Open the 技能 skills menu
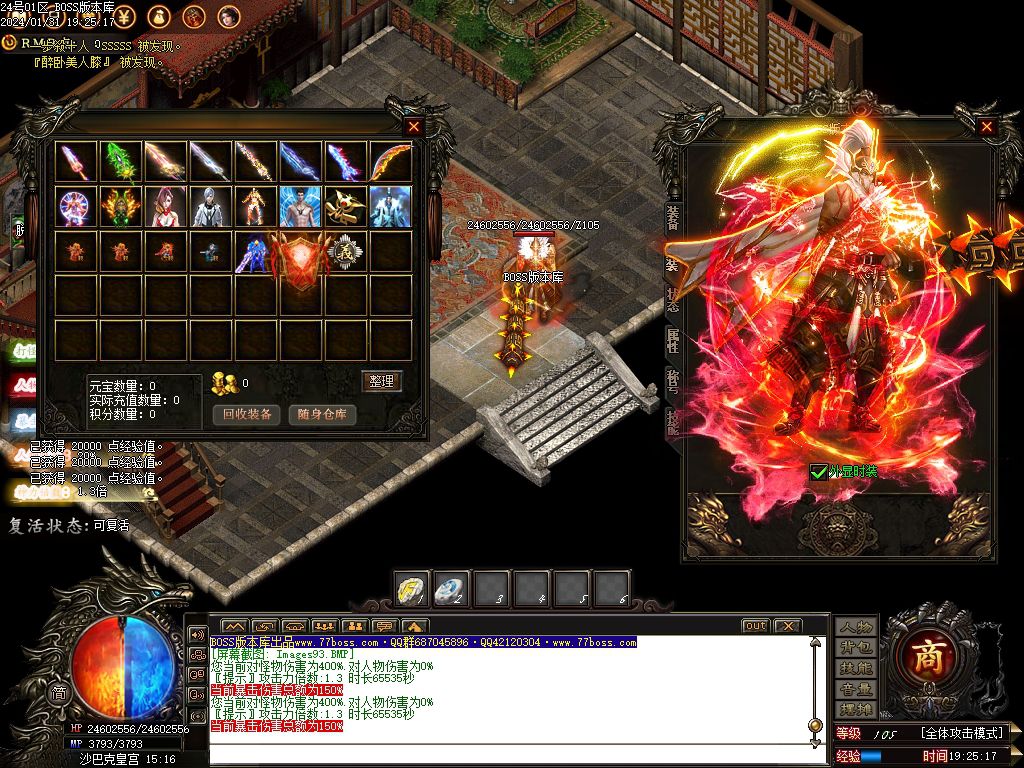The height and width of the screenshot is (768, 1024). tap(856, 668)
